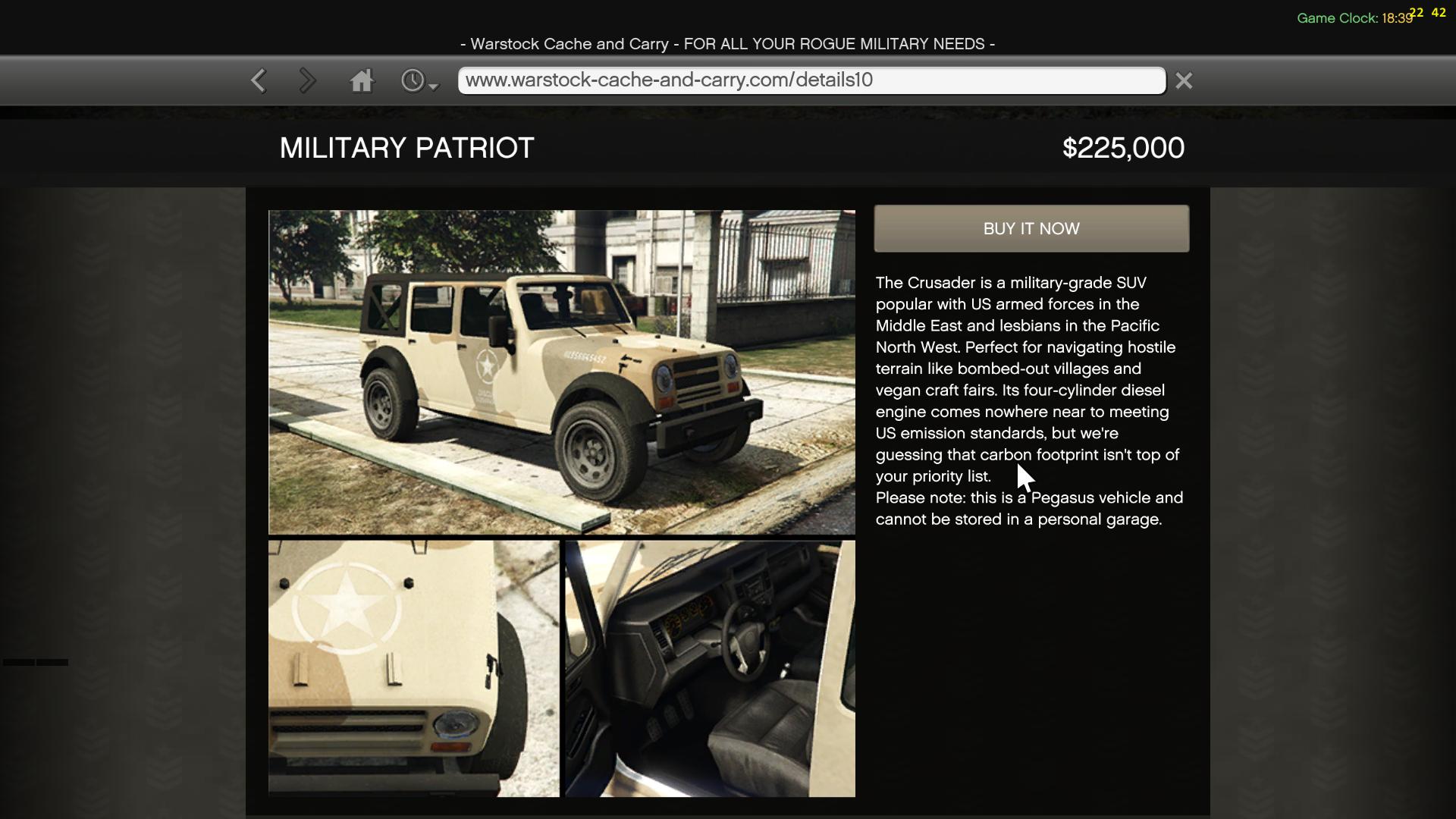The image size is (1456, 819).
Task: View the main Military Patriot exterior photo
Action: [562, 372]
